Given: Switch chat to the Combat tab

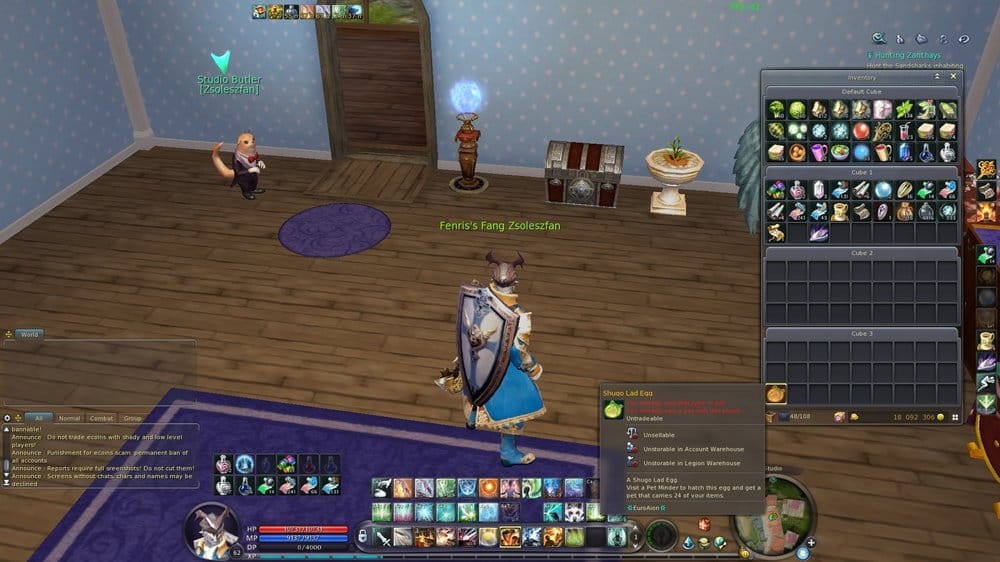Looking at the screenshot, I should pyautogui.click(x=101, y=418).
